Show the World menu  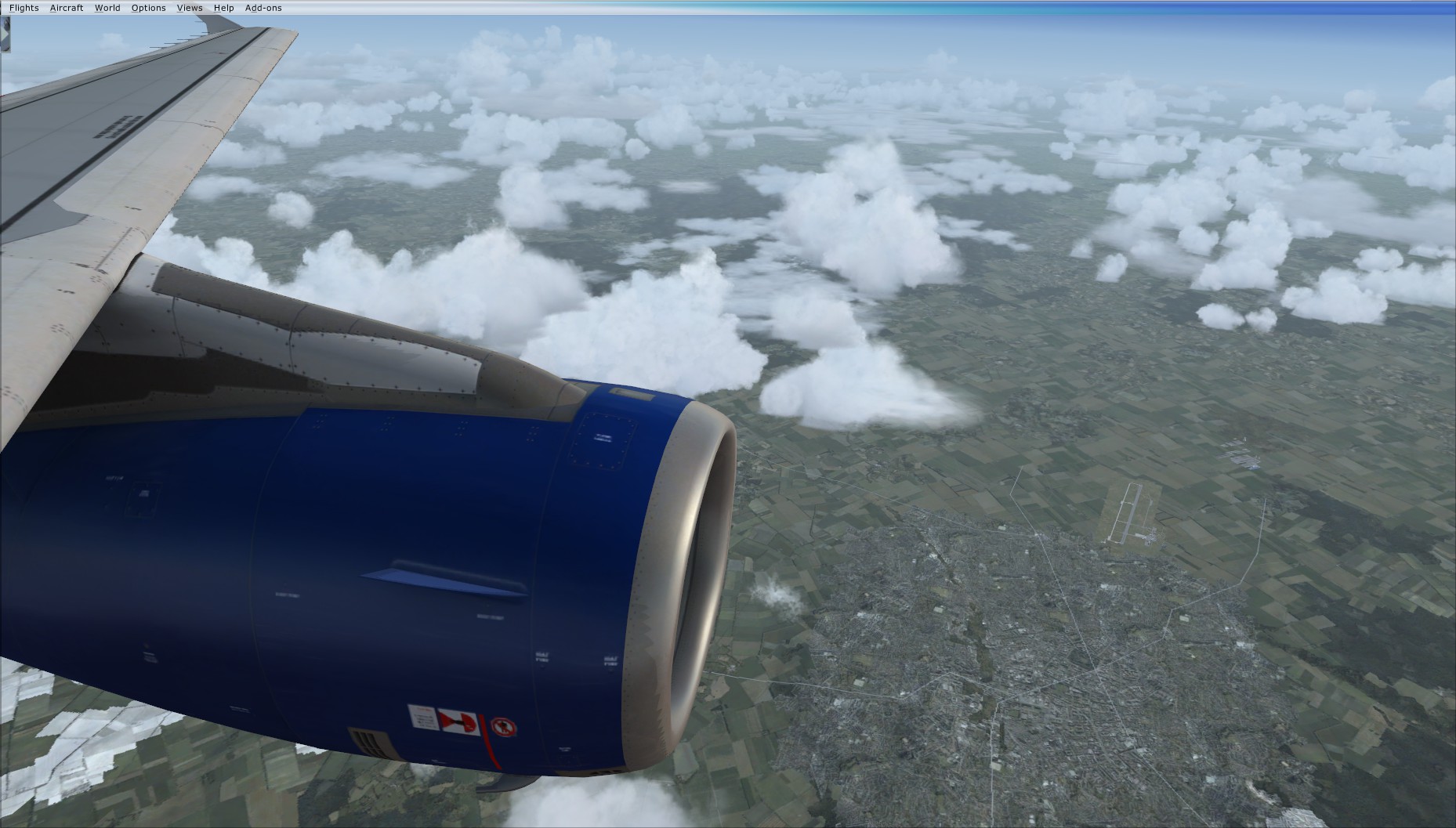(x=107, y=8)
